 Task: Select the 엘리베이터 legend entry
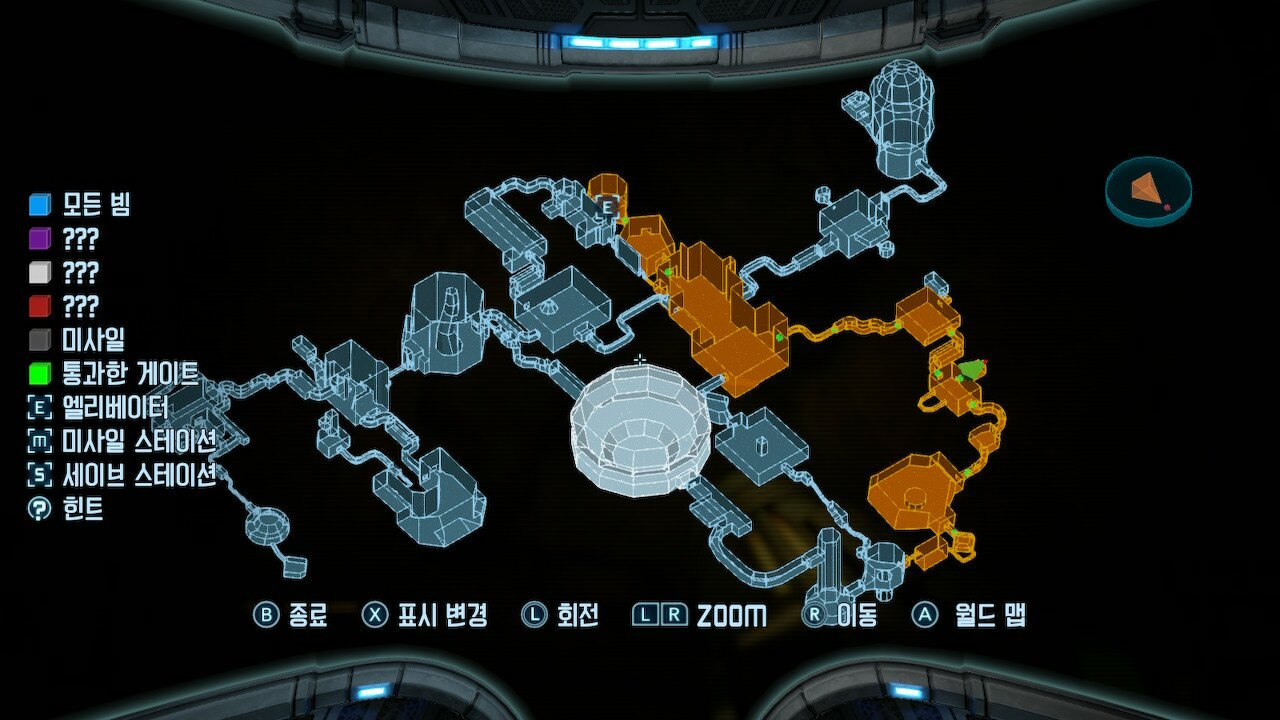point(98,408)
